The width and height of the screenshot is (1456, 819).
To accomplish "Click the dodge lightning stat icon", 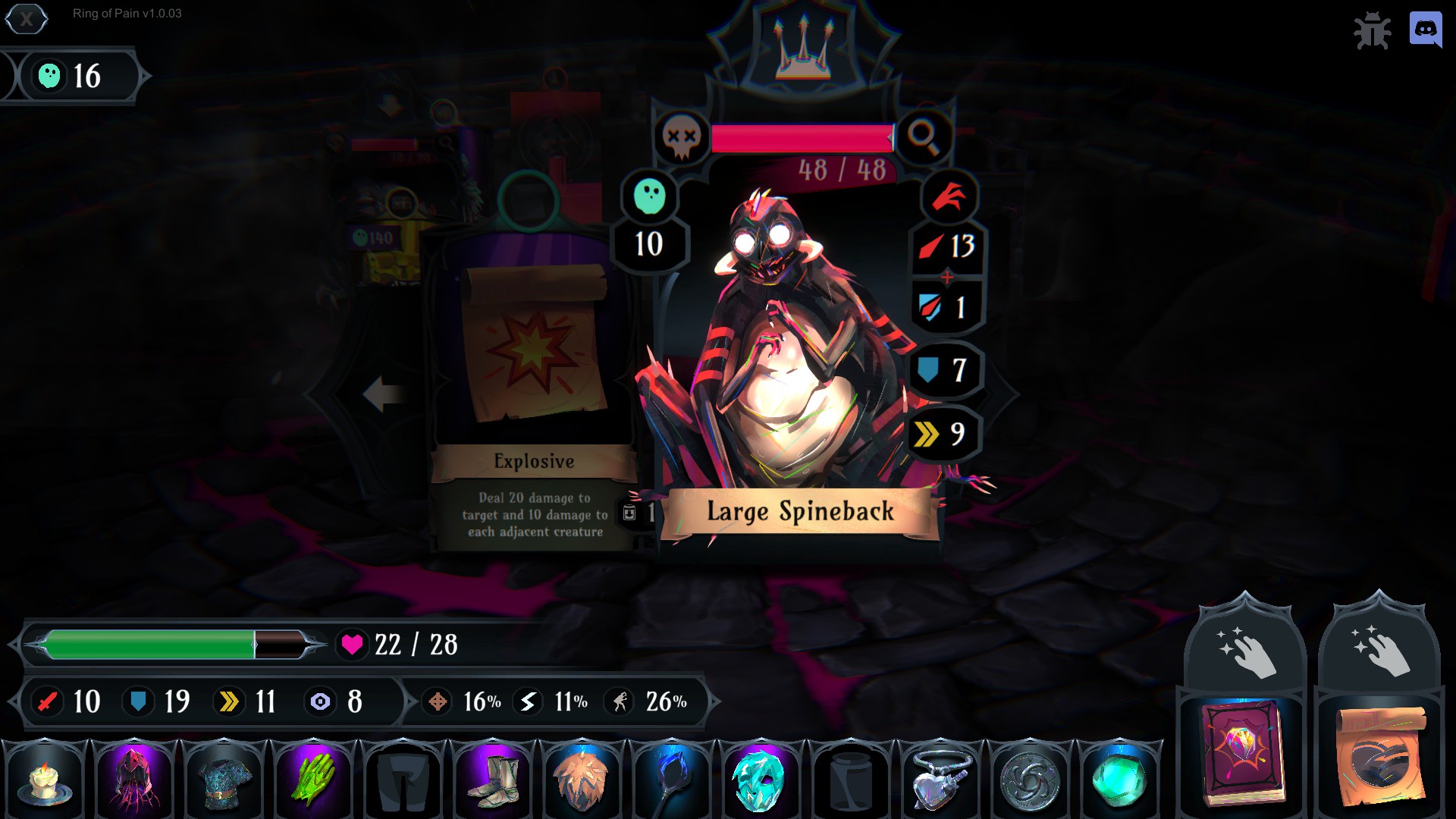I will [x=526, y=701].
